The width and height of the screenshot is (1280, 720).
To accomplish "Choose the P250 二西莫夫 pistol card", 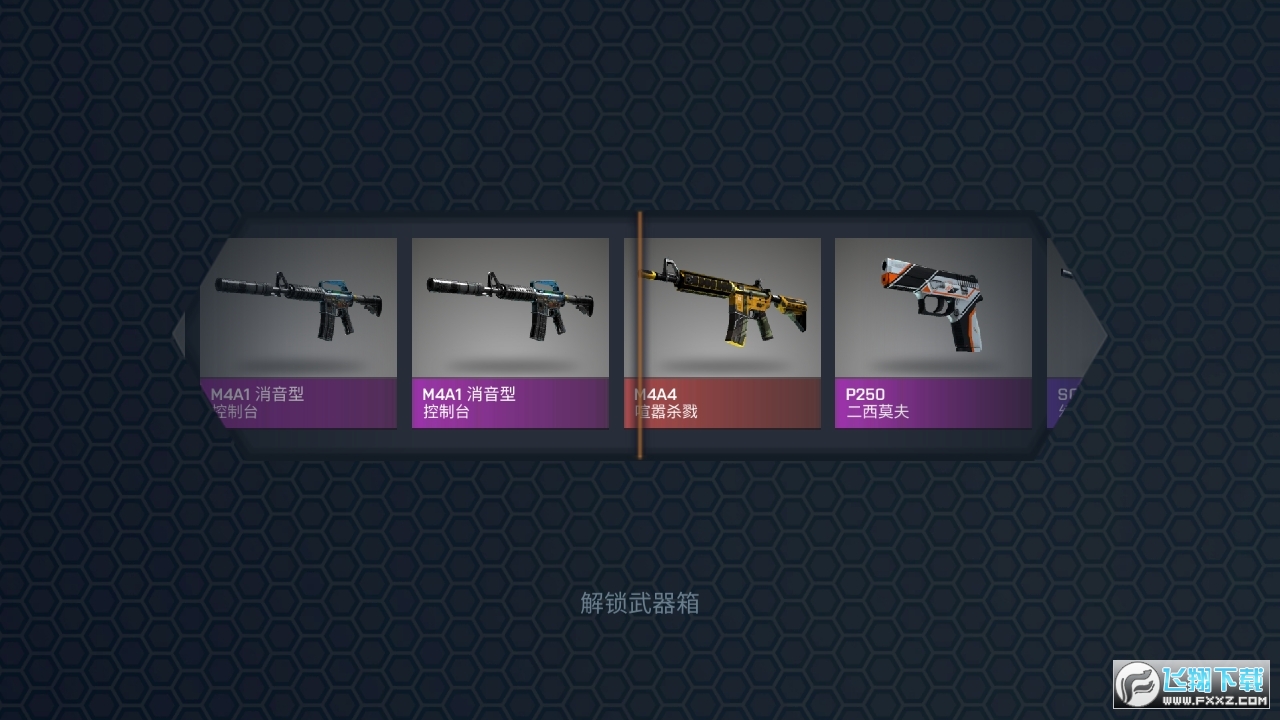I will click(933, 332).
